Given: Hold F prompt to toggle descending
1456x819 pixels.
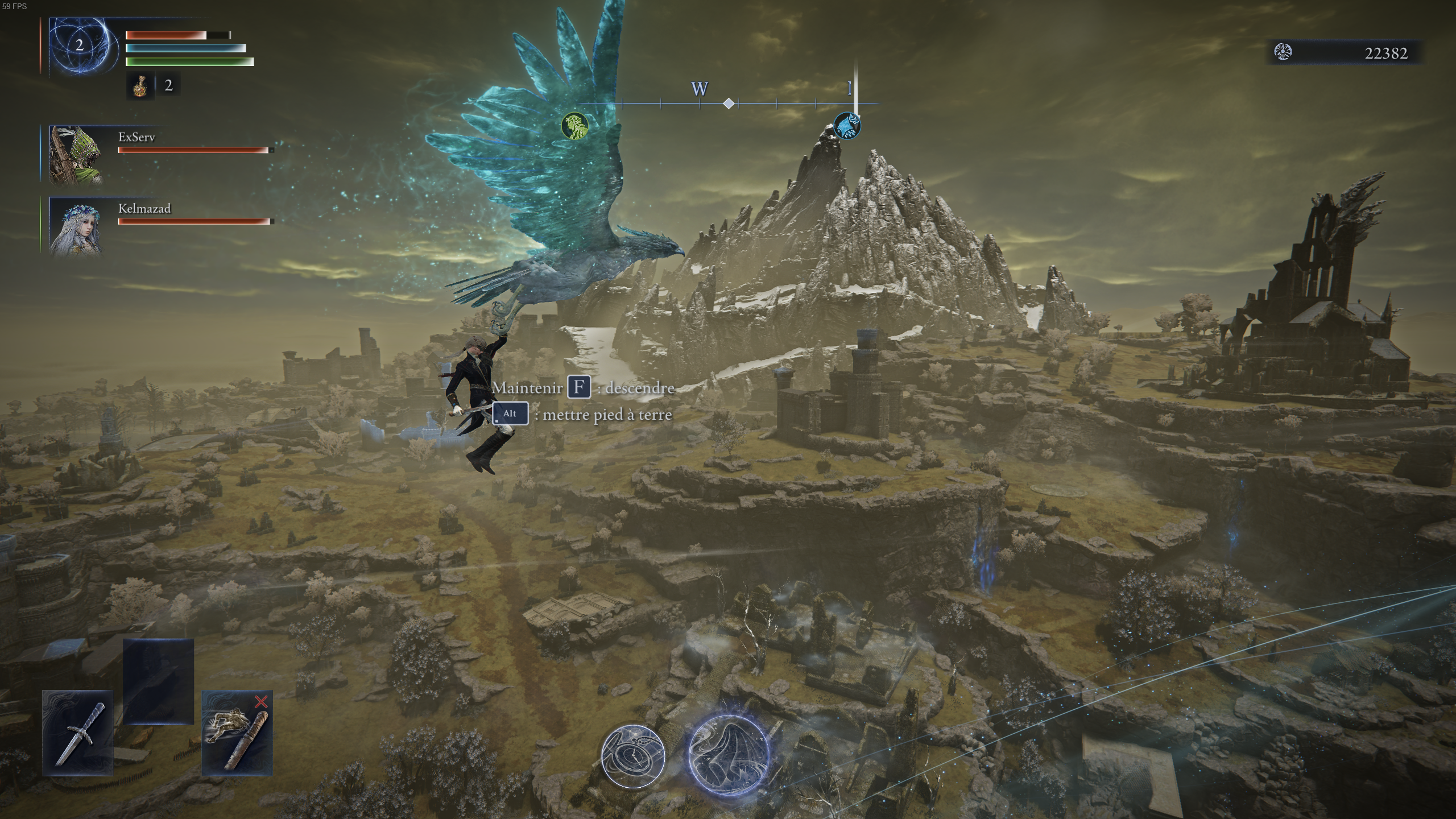Looking at the screenshot, I should click(578, 388).
